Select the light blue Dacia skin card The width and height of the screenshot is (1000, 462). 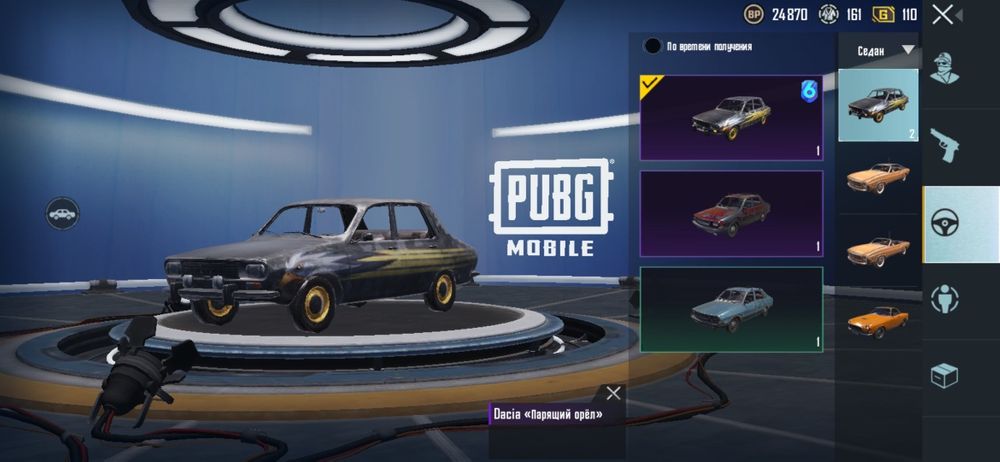point(731,308)
